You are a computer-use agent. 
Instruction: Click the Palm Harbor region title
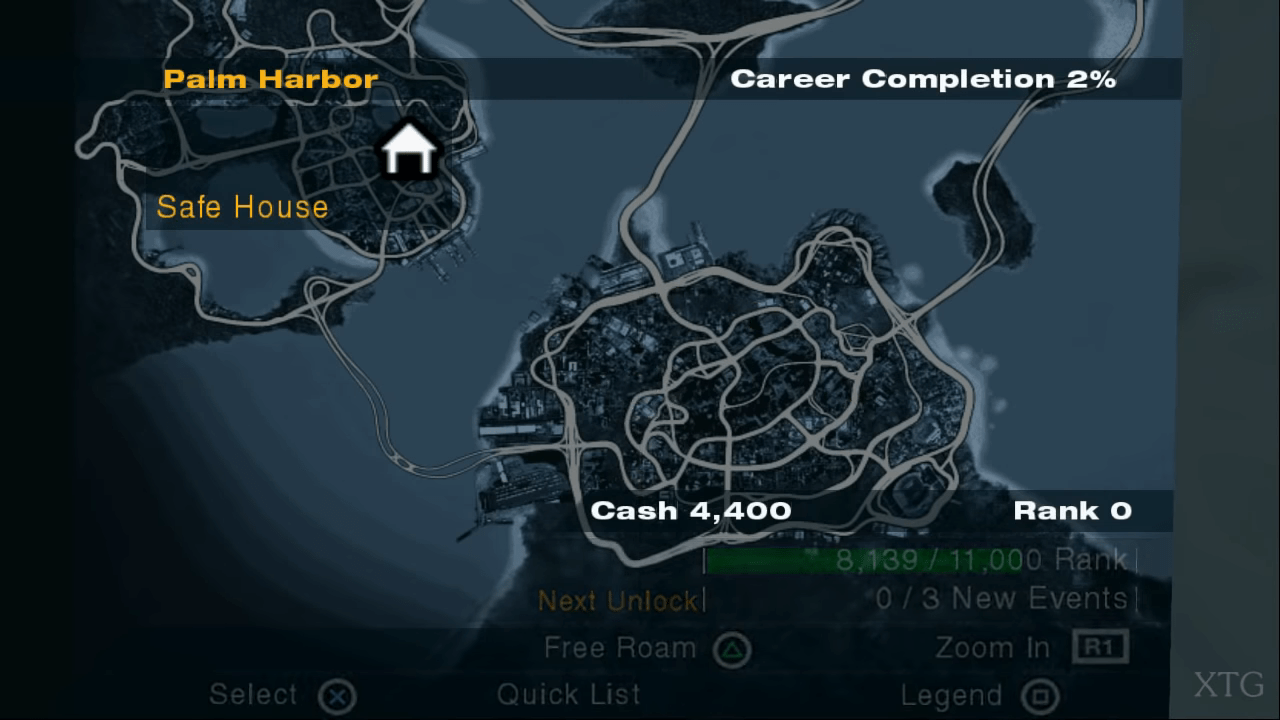pos(268,79)
